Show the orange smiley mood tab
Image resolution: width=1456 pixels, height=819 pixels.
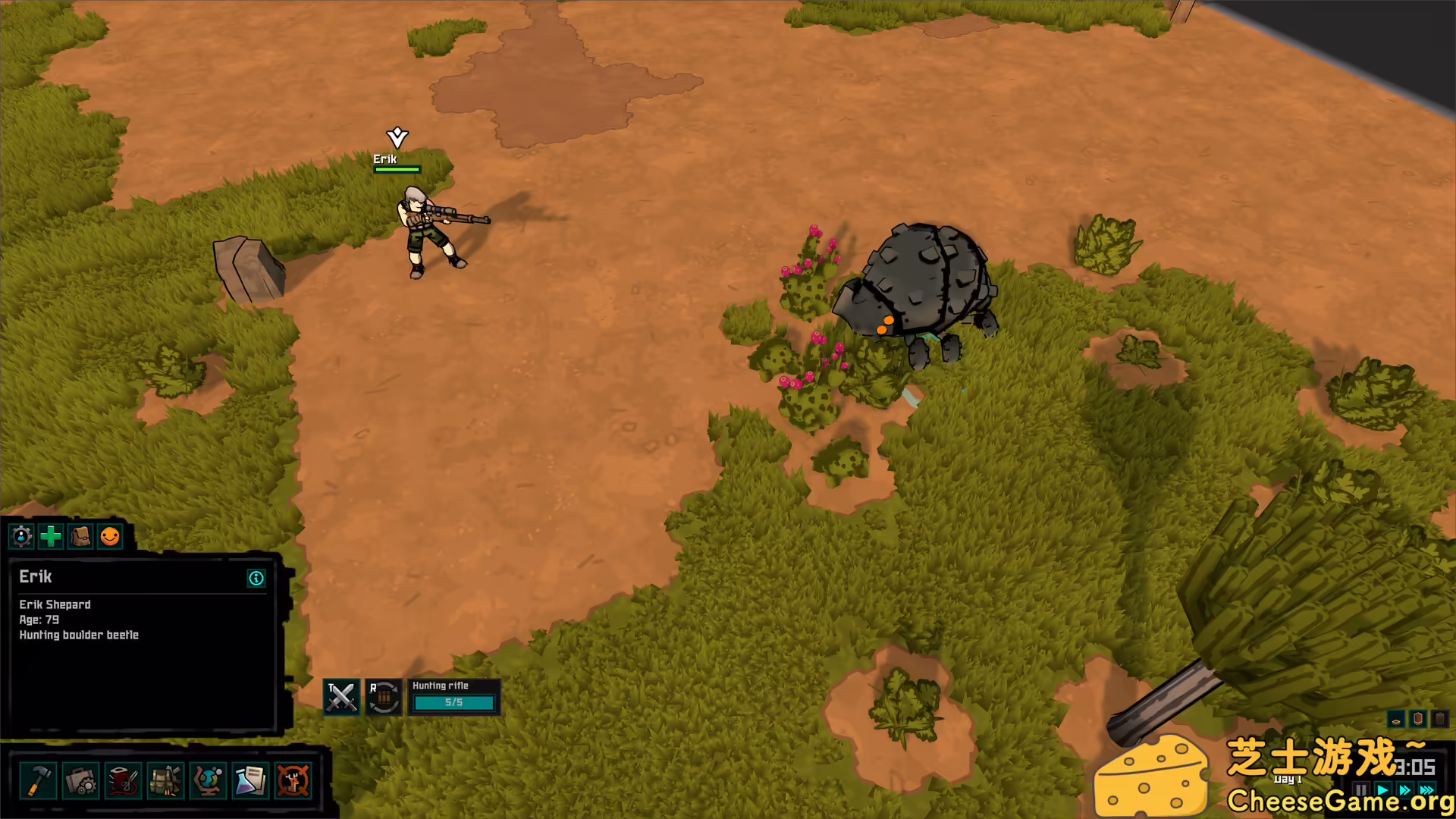[110, 537]
